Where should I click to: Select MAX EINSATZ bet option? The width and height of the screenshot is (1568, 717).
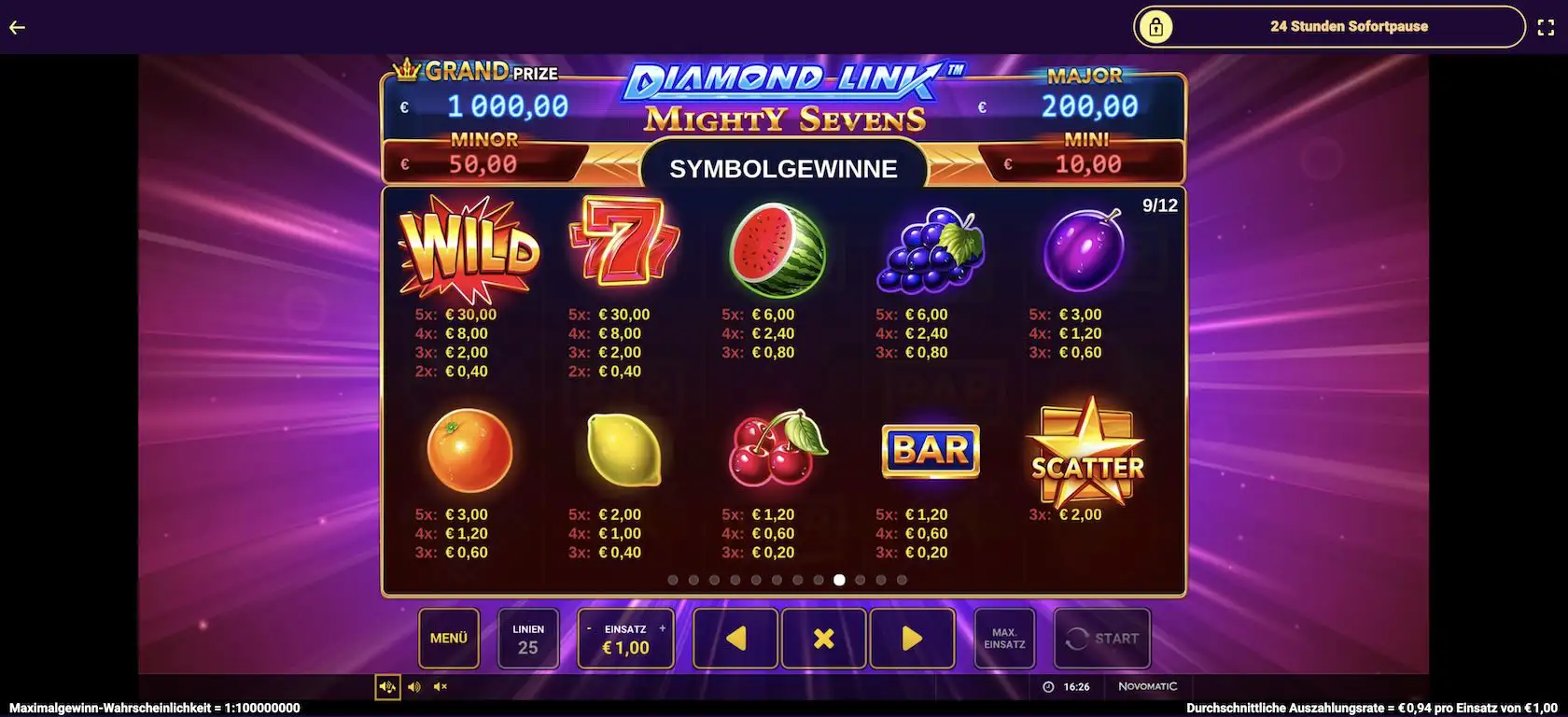(x=1003, y=639)
